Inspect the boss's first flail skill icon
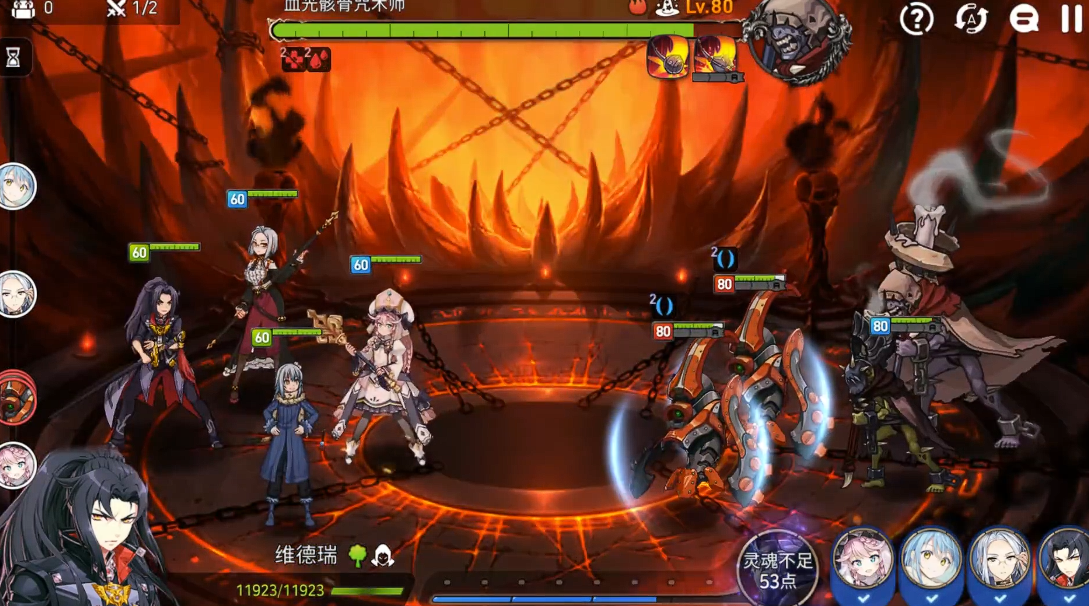 [667, 56]
